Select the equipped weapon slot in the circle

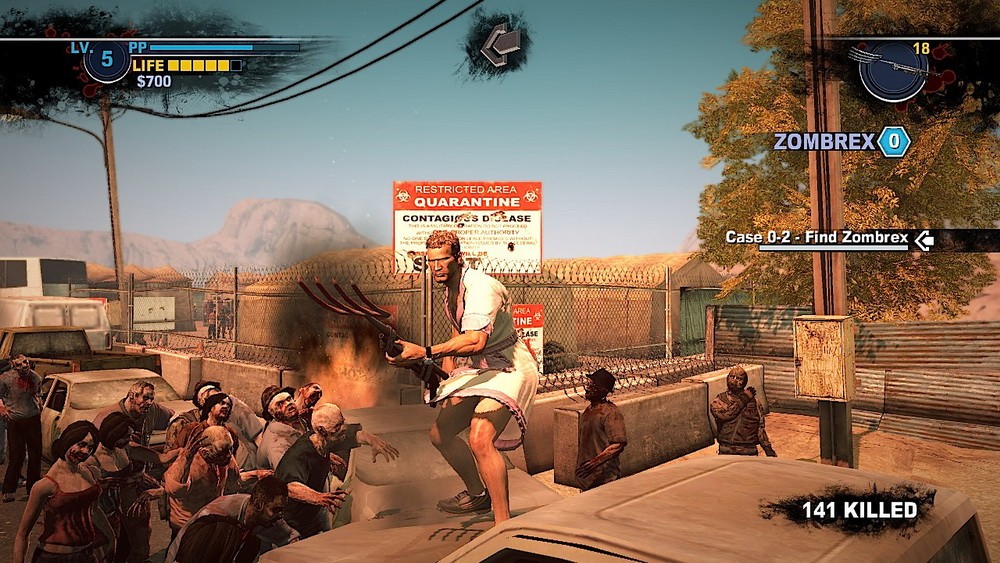pos(892,70)
